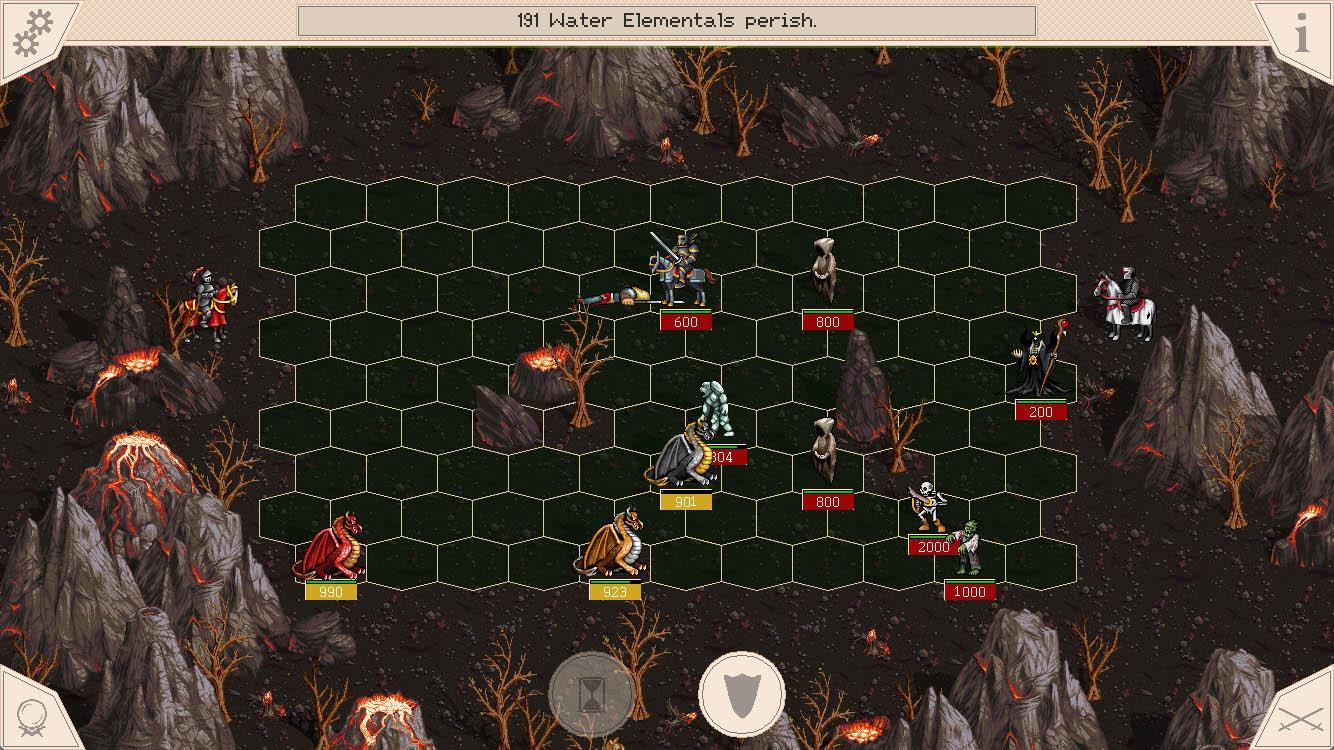Select the gold dragon stack of 923
1334x750 pixels.
(614, 550)
